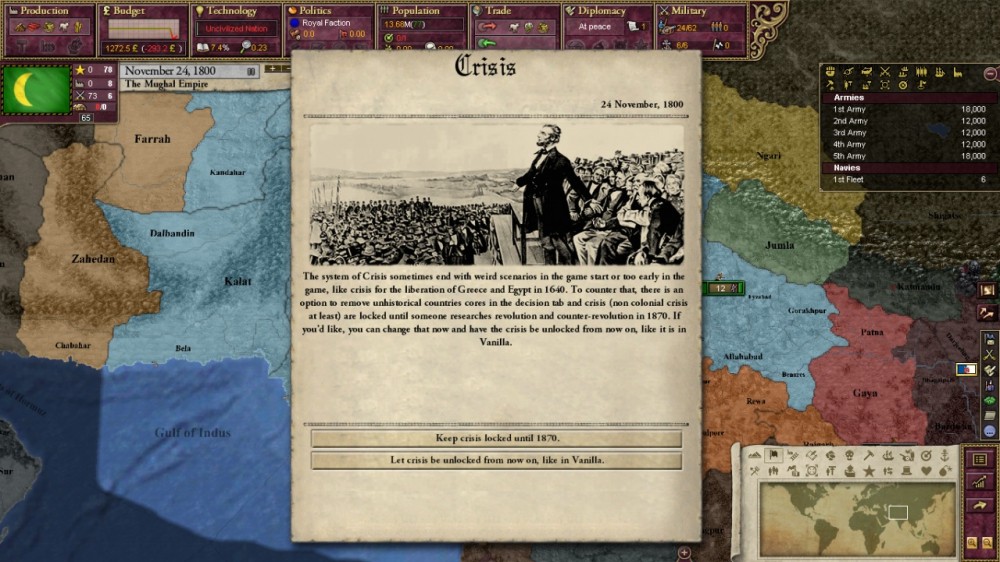Open the Population tab
Image resolution: width=1000 pixels, height=562 pixels.
coord(421,11)
